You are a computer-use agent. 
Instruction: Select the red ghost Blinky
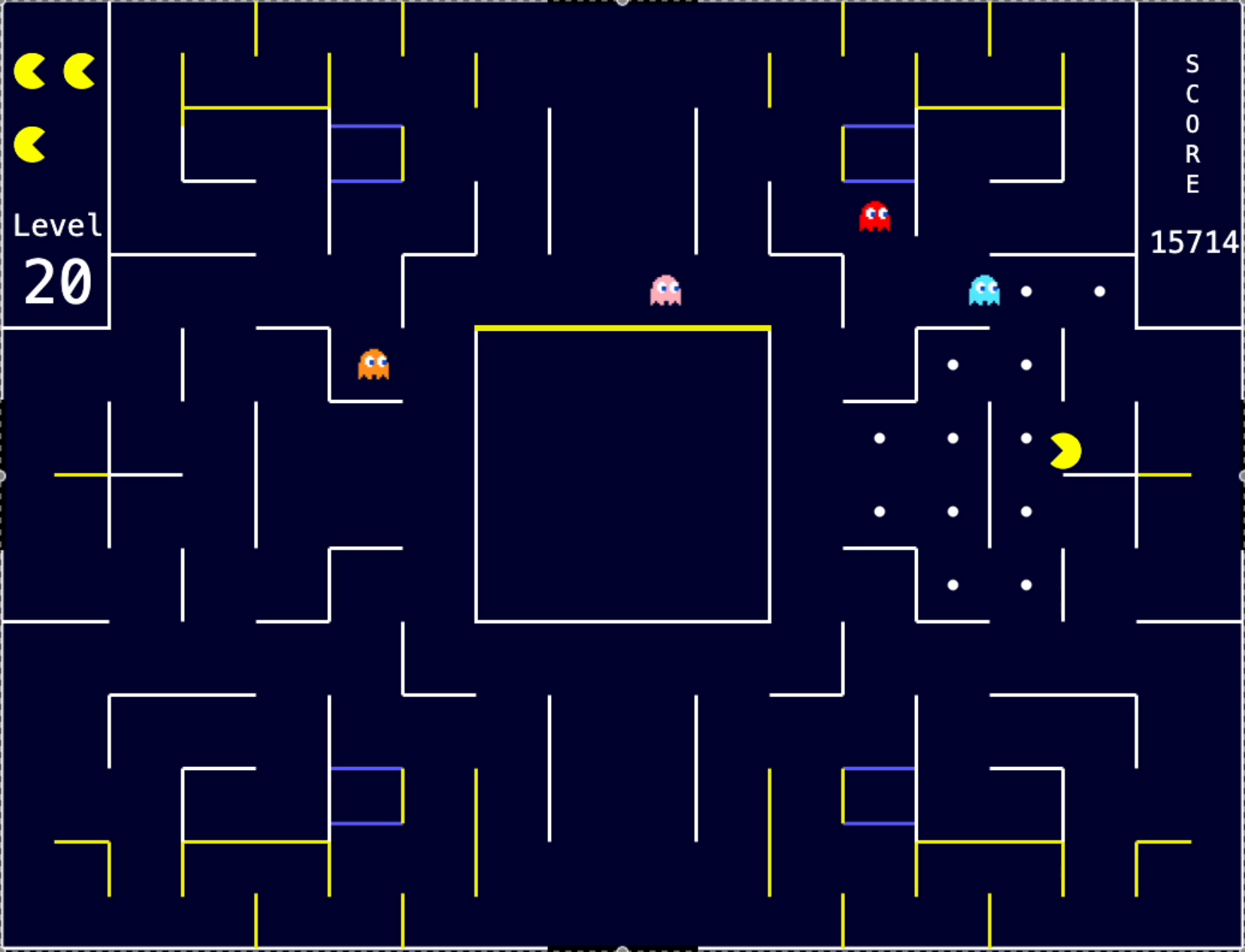[x=874, y=218]
